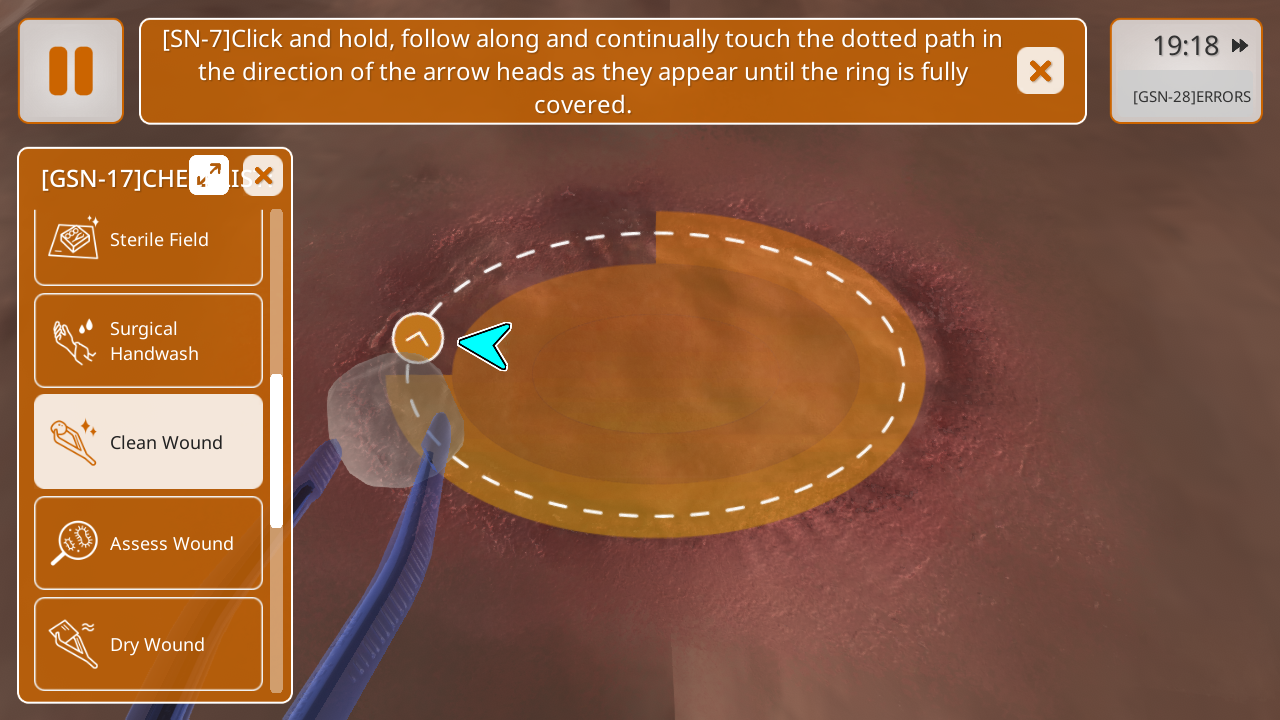Click the orange arrow ring on the dotted path
The height and width of the screenshot is (720, 1280).
point(418,338)
